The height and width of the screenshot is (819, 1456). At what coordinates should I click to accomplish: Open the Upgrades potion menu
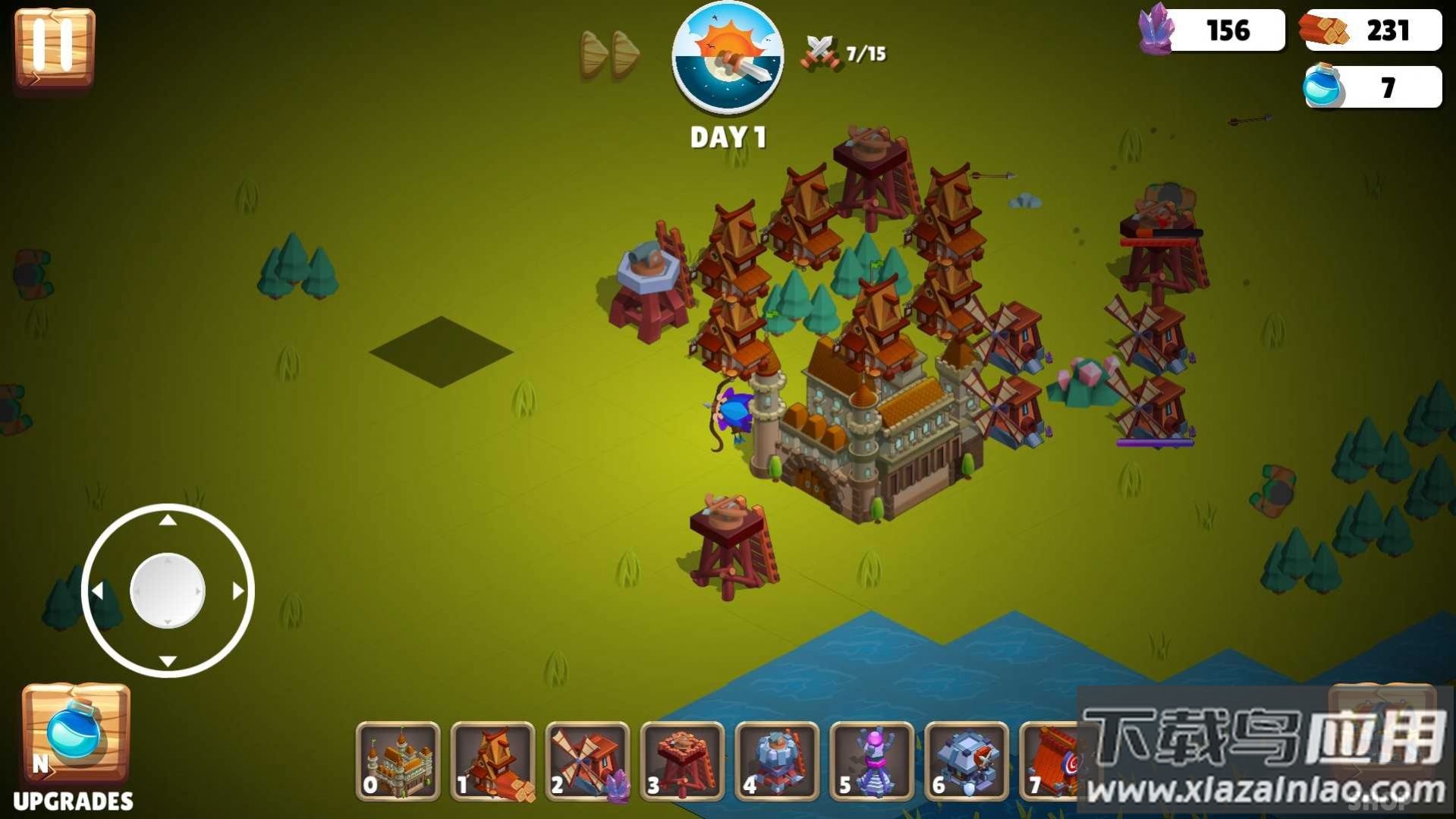(x=75, y=735)
